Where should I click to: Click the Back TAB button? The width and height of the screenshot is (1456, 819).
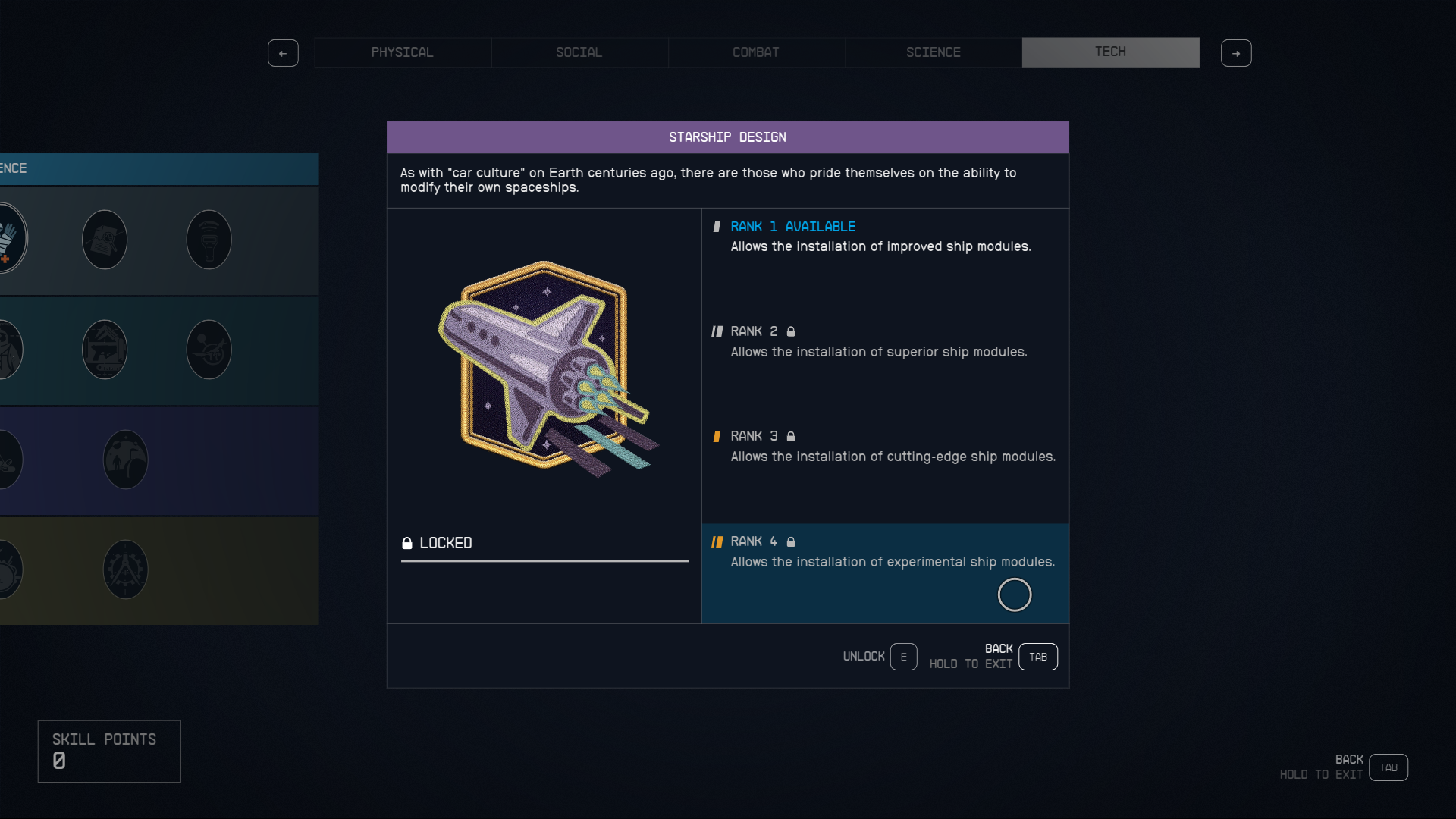pyautogui.click(x=1037, y=657)
